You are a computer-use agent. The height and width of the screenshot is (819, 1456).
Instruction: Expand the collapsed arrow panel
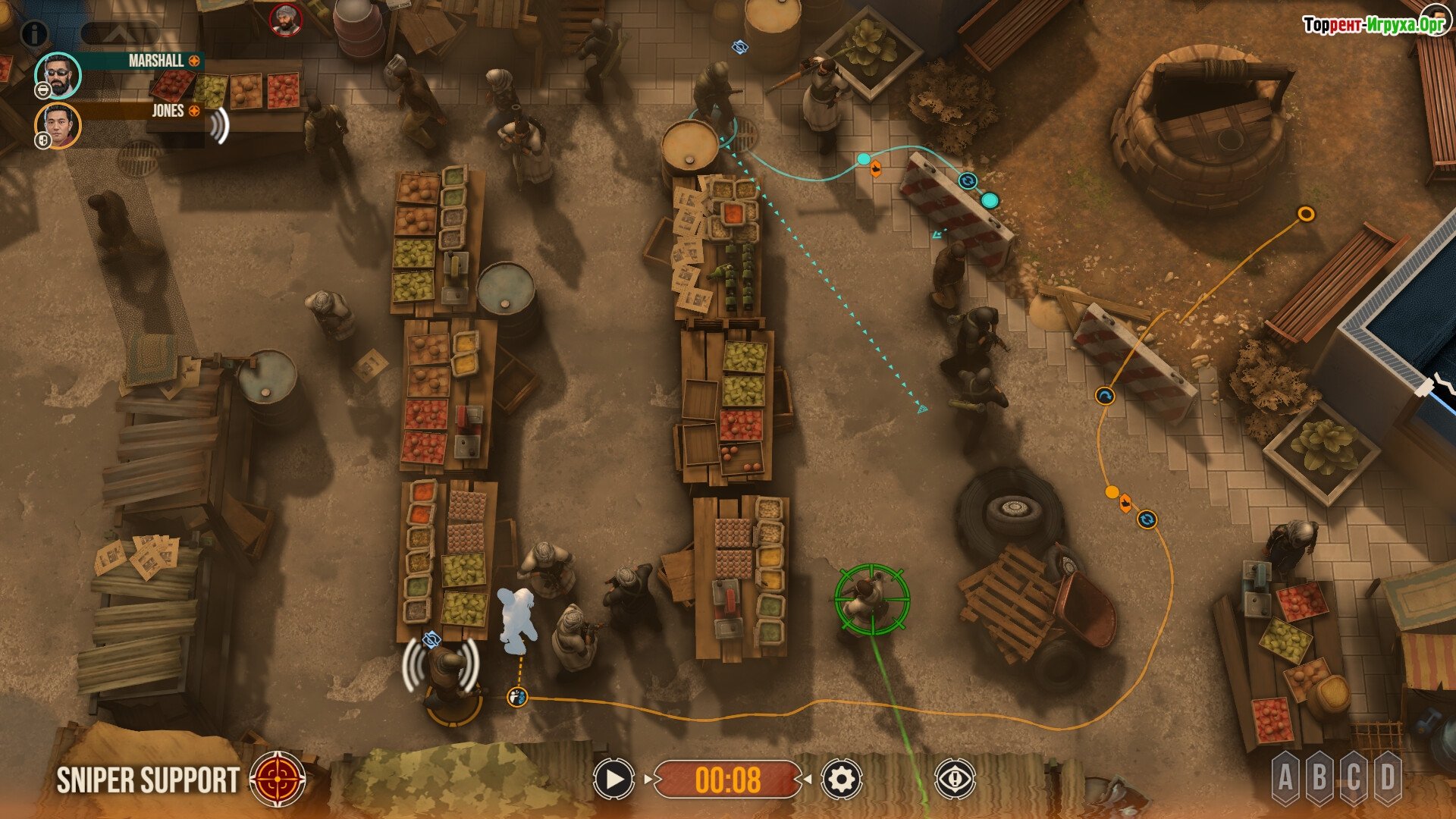click(120, 33)
